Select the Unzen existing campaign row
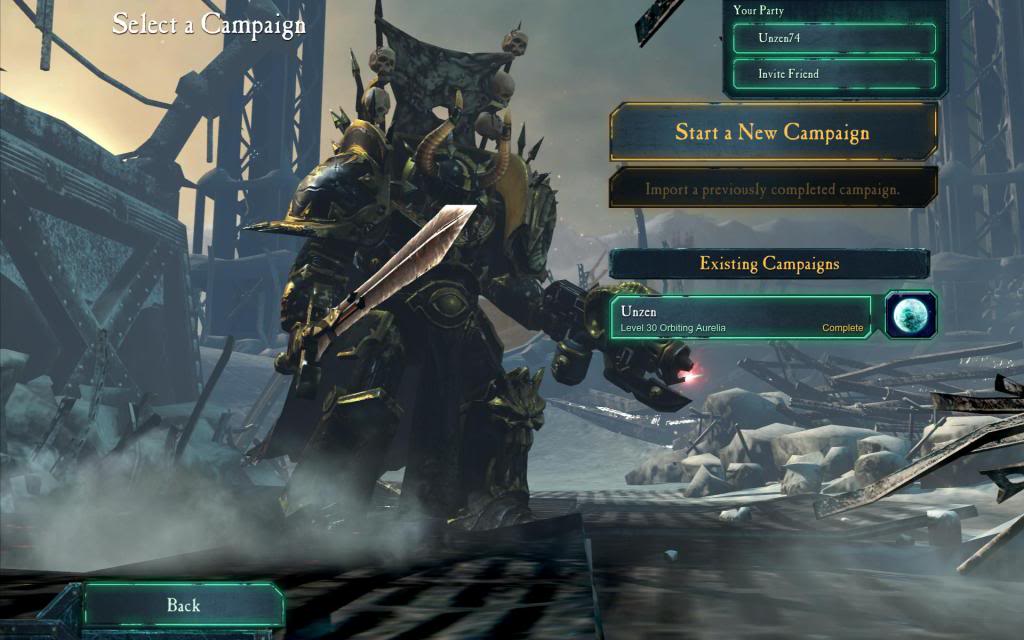The height and width of the screenshot is (640, 1024). click(x=741, y=318)
